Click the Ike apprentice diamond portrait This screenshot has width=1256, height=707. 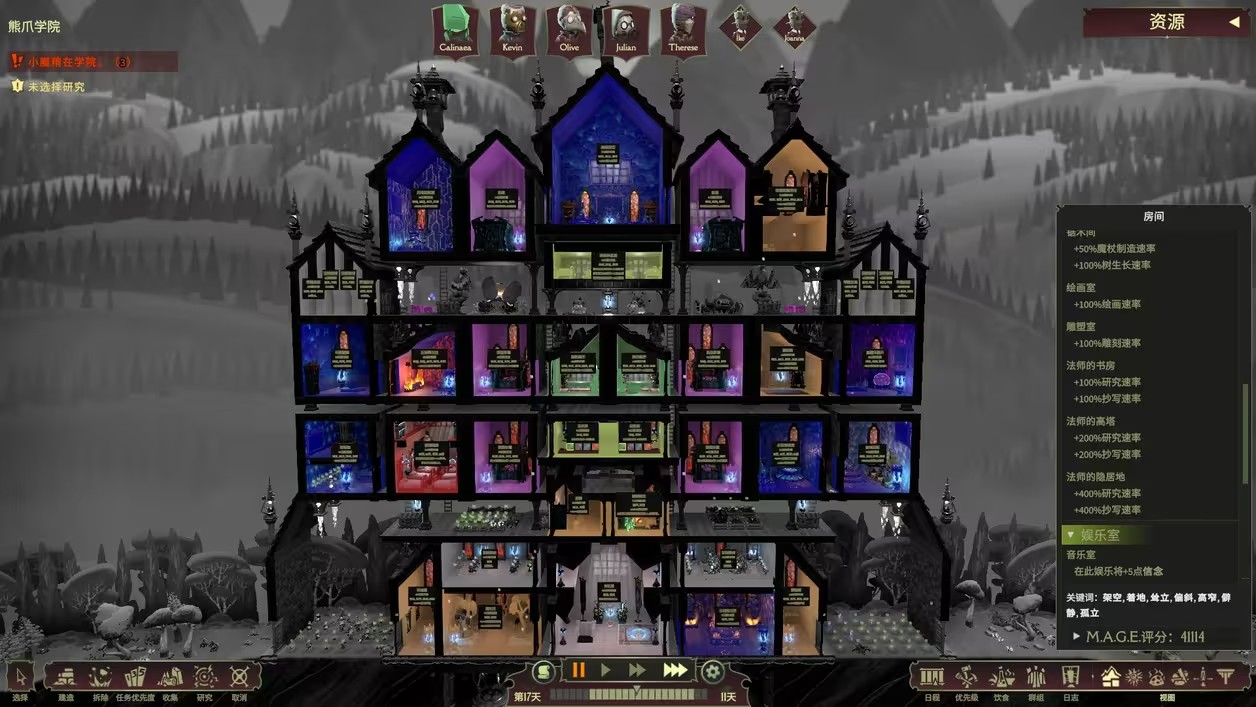coord(740,27)
